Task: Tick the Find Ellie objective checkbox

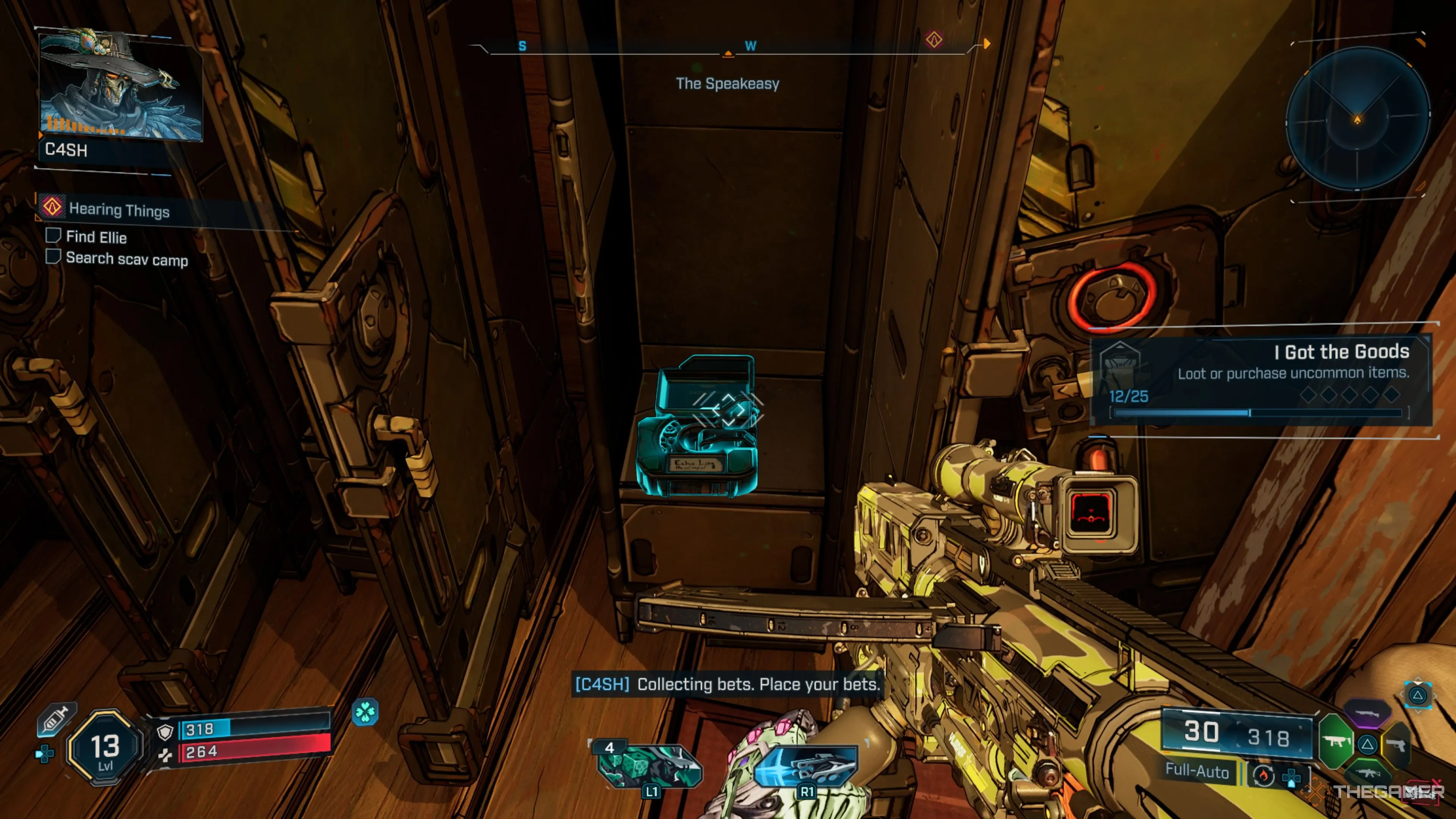Action: tap(53, 236)
